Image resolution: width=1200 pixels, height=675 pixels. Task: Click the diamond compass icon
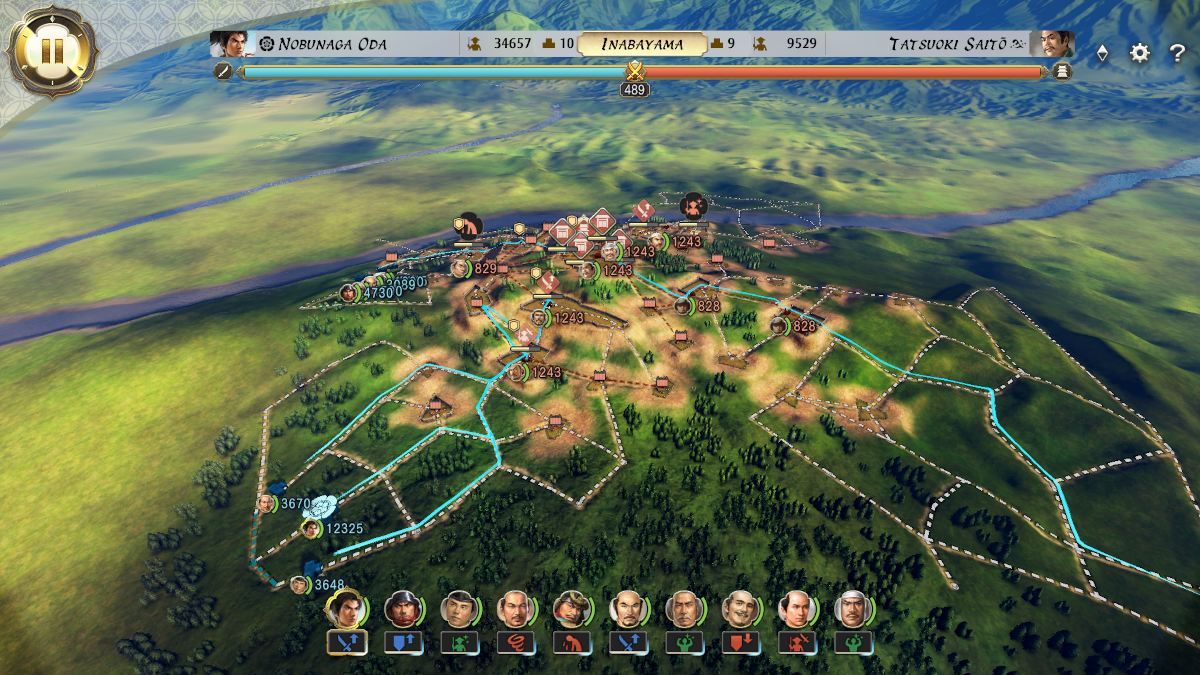pyautogui.click(x=1102, y=53)
